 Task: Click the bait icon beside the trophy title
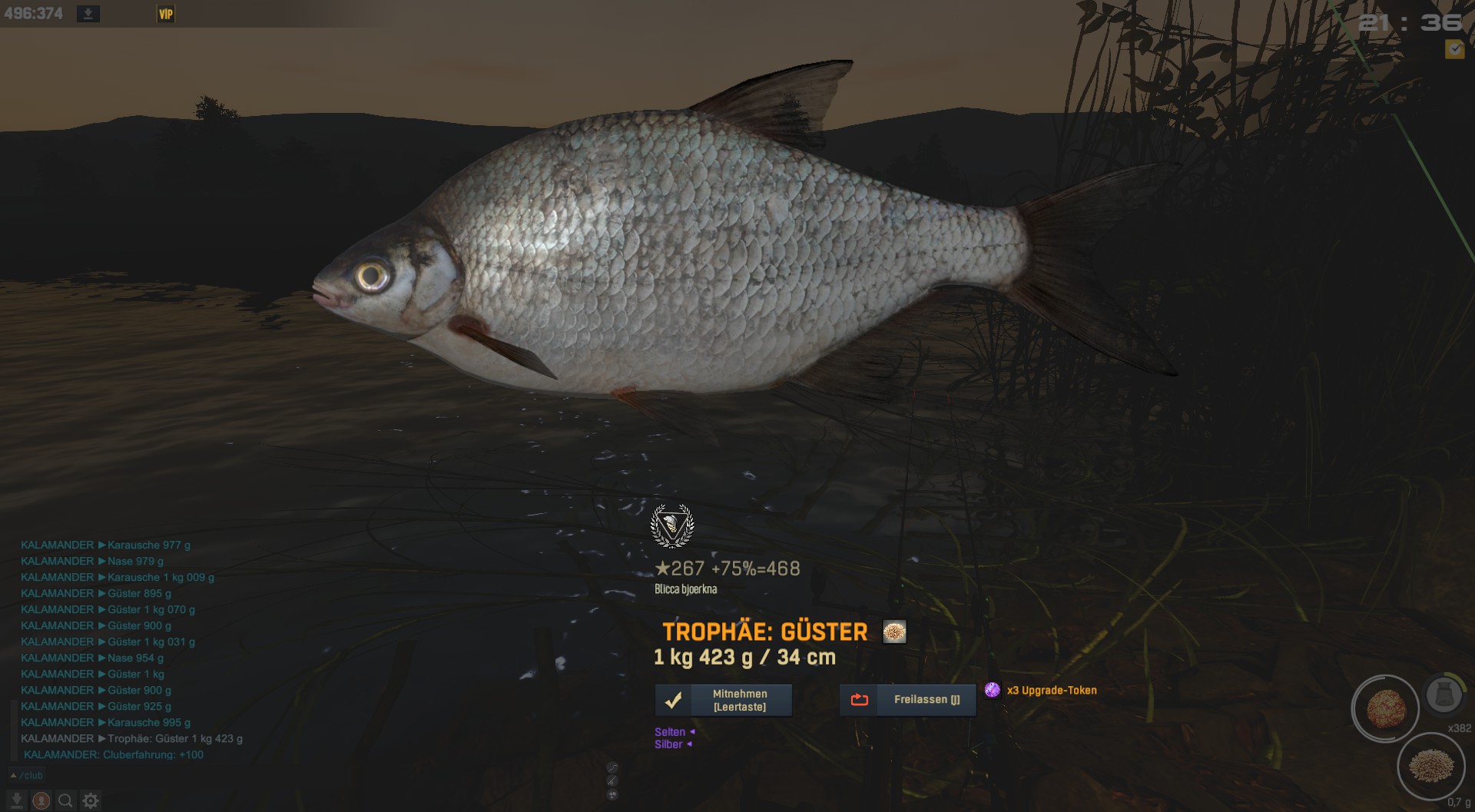(894, 631)
